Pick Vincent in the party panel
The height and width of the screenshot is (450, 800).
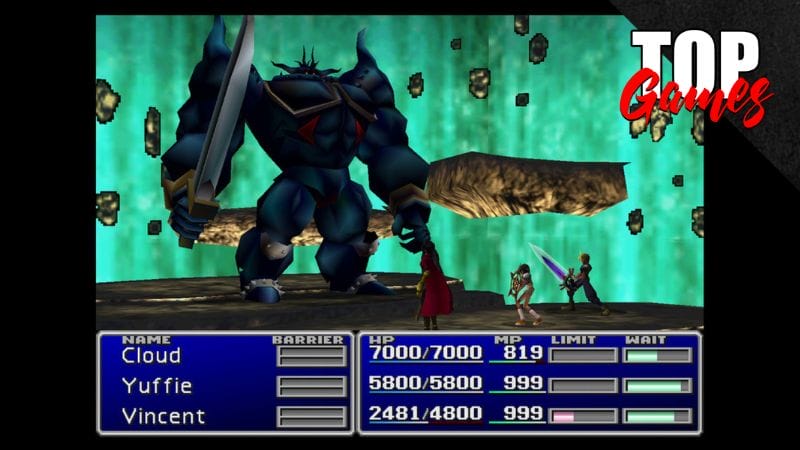[x=163, y=415]
